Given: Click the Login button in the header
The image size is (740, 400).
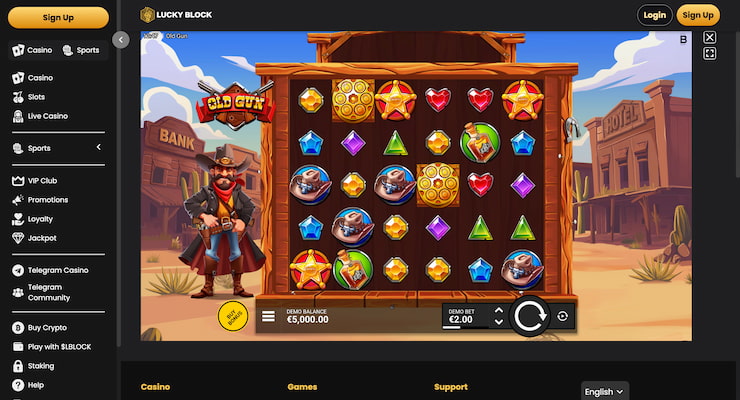Looking at the screenshot, I should (x=655, y=15).
